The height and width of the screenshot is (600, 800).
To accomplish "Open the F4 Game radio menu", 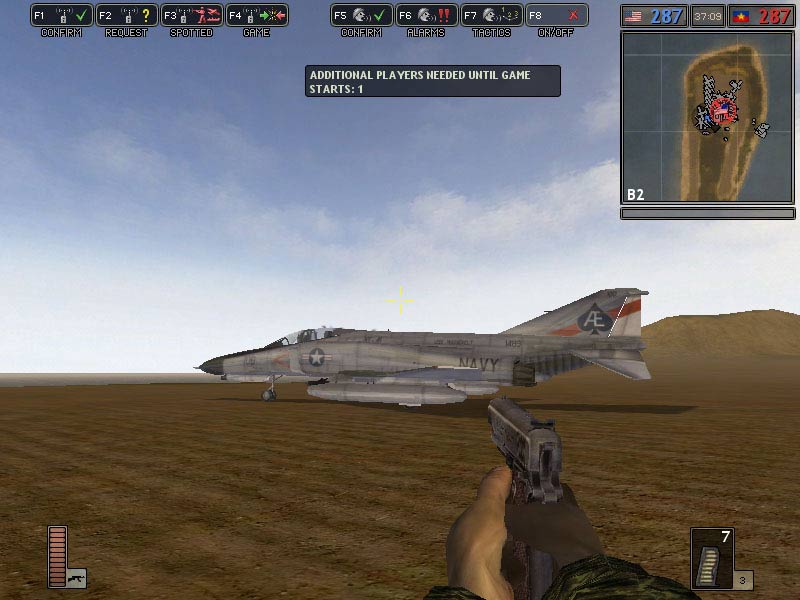I will [255, 16].
